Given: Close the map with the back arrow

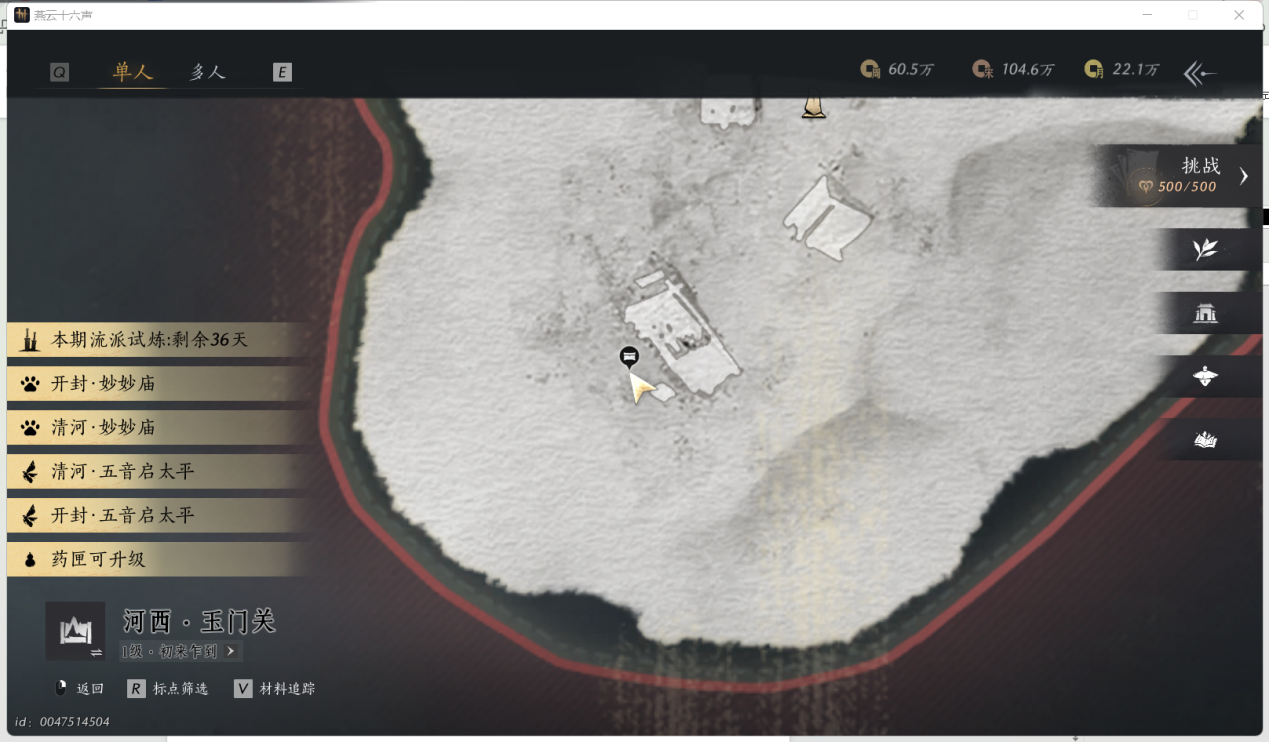Looking at the screenshot, I should pyautogui.click(x=1200, y=73).
